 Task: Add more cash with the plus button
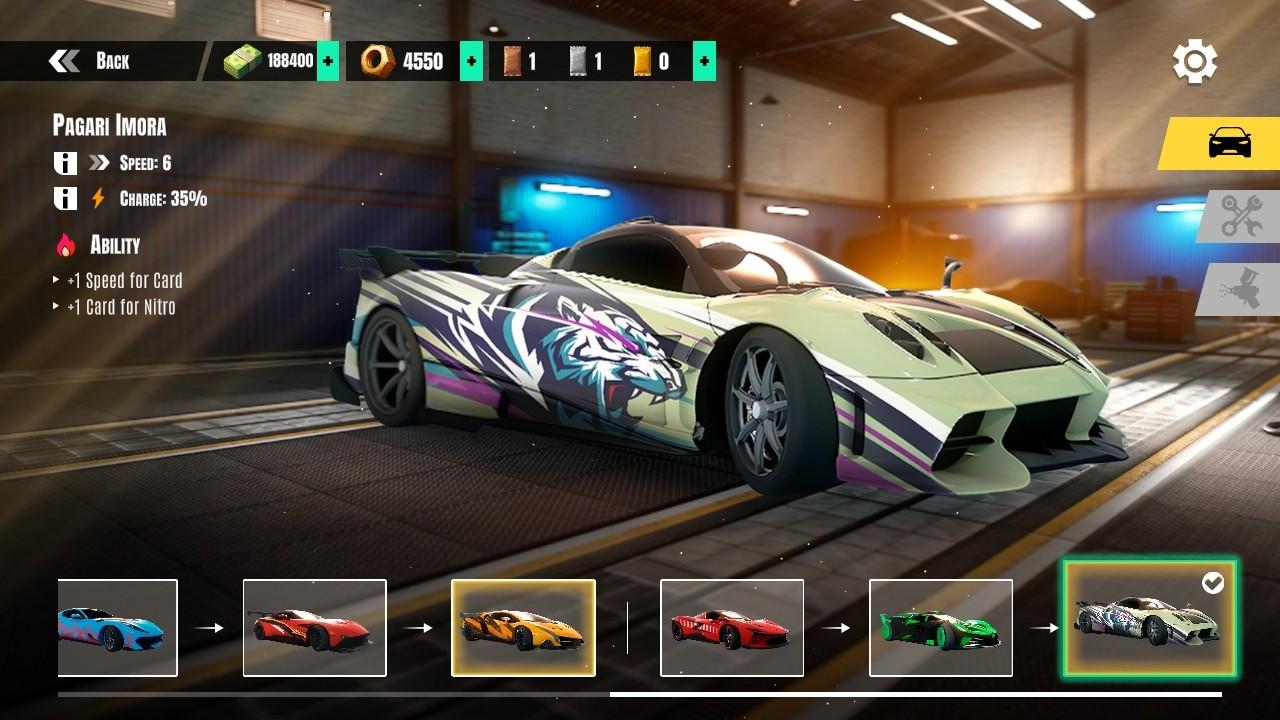(327, 61)
